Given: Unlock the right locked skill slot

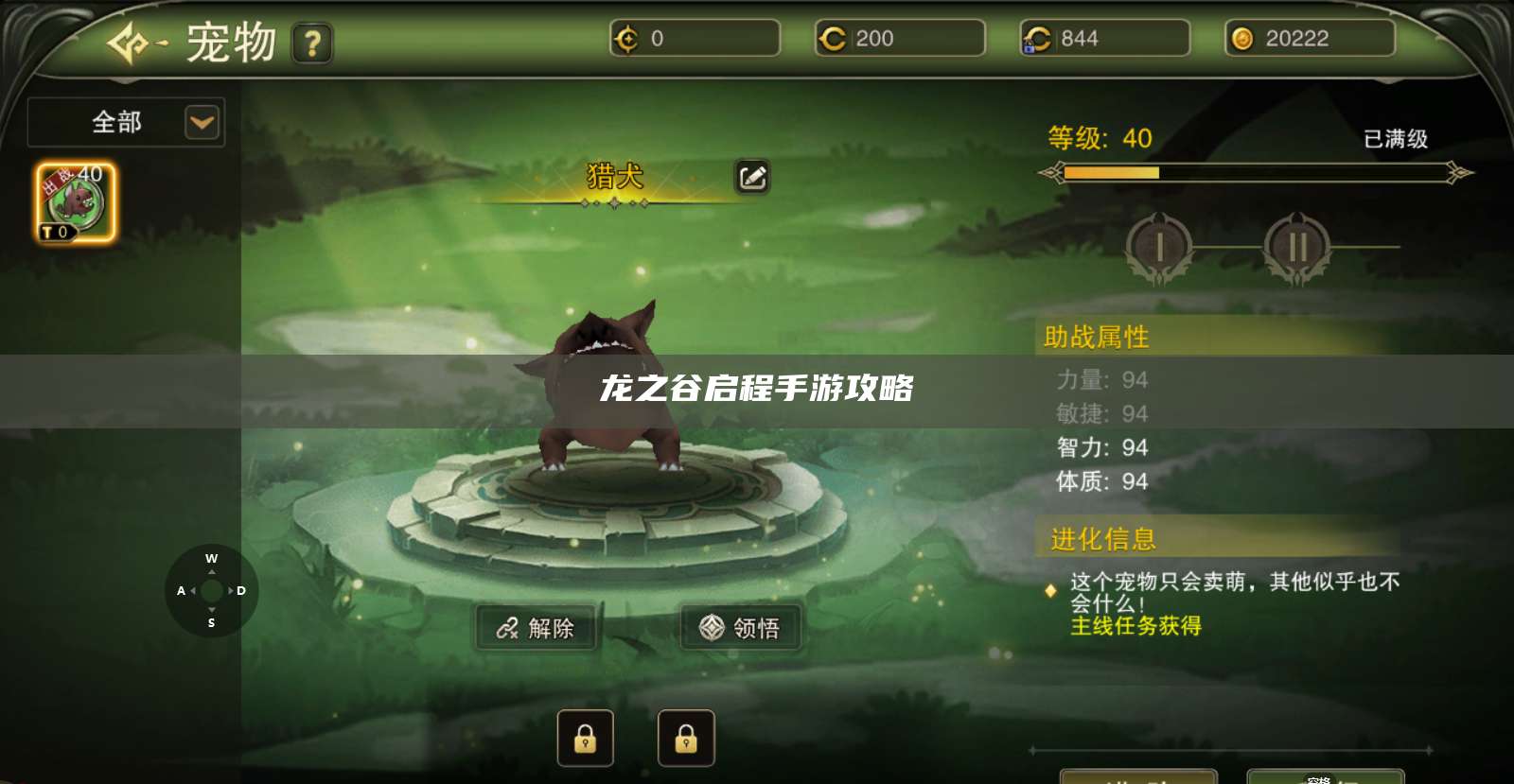Looking at the screenshot, I should [687, 738].
